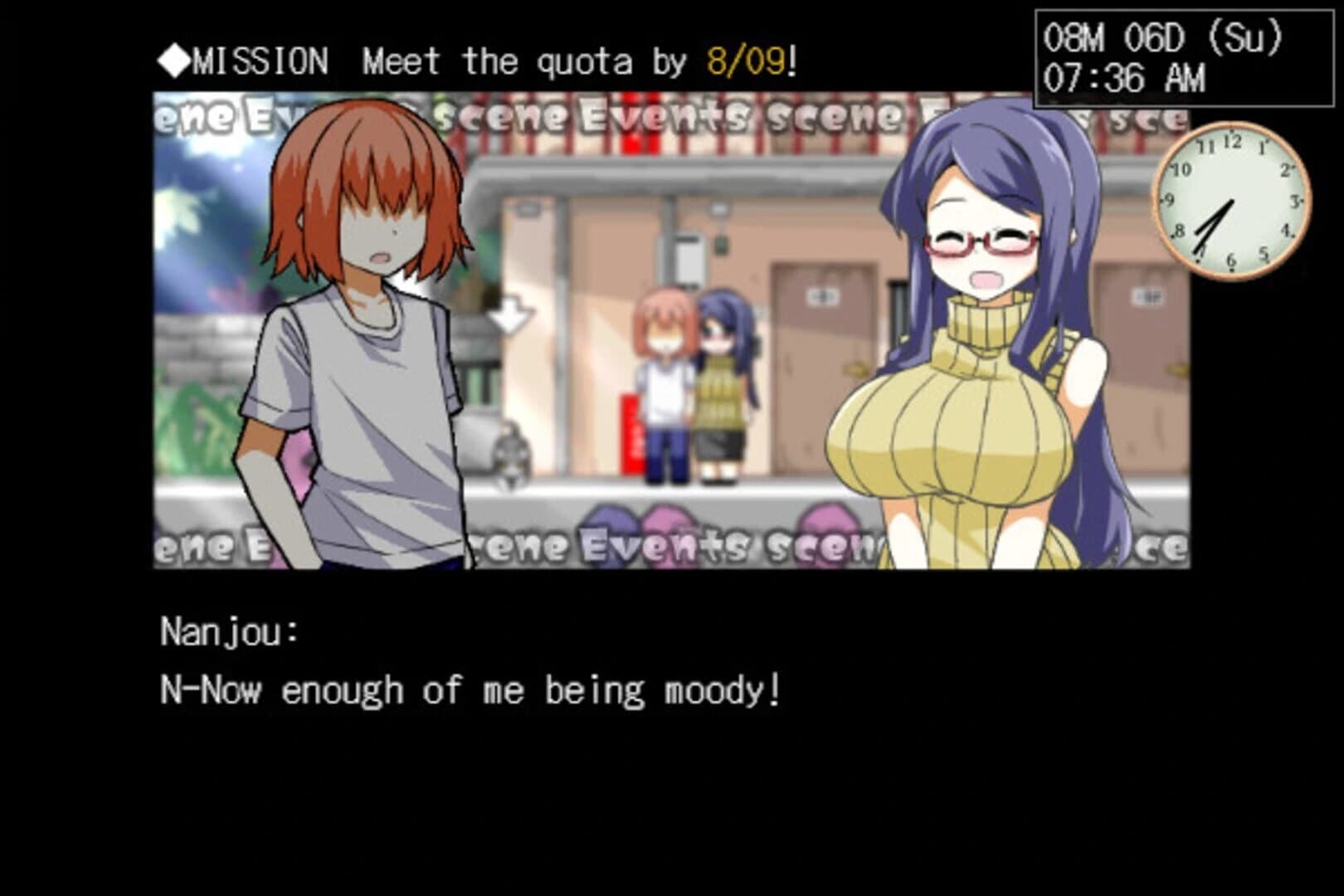Click the yellow 8/09 deadline text
Image resolution: width=1344 pixels, height=896 pixels.
point(745,58)
